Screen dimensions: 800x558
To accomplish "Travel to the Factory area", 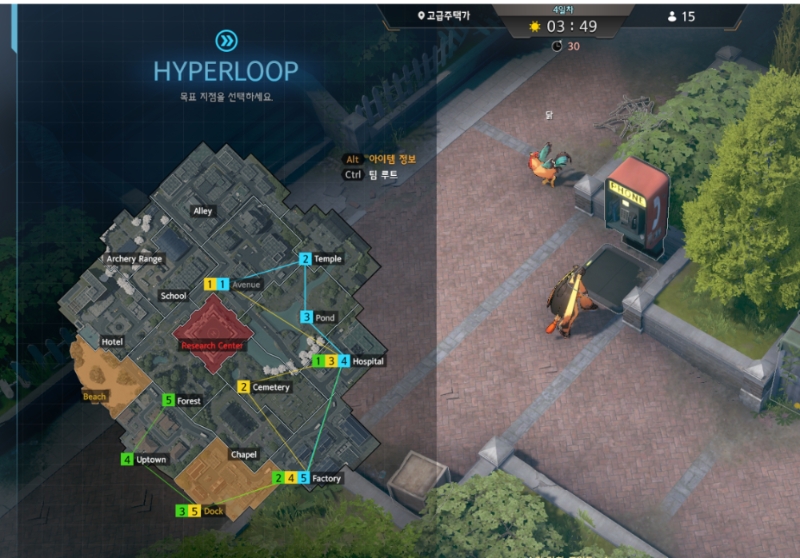I will pos(326,479).
